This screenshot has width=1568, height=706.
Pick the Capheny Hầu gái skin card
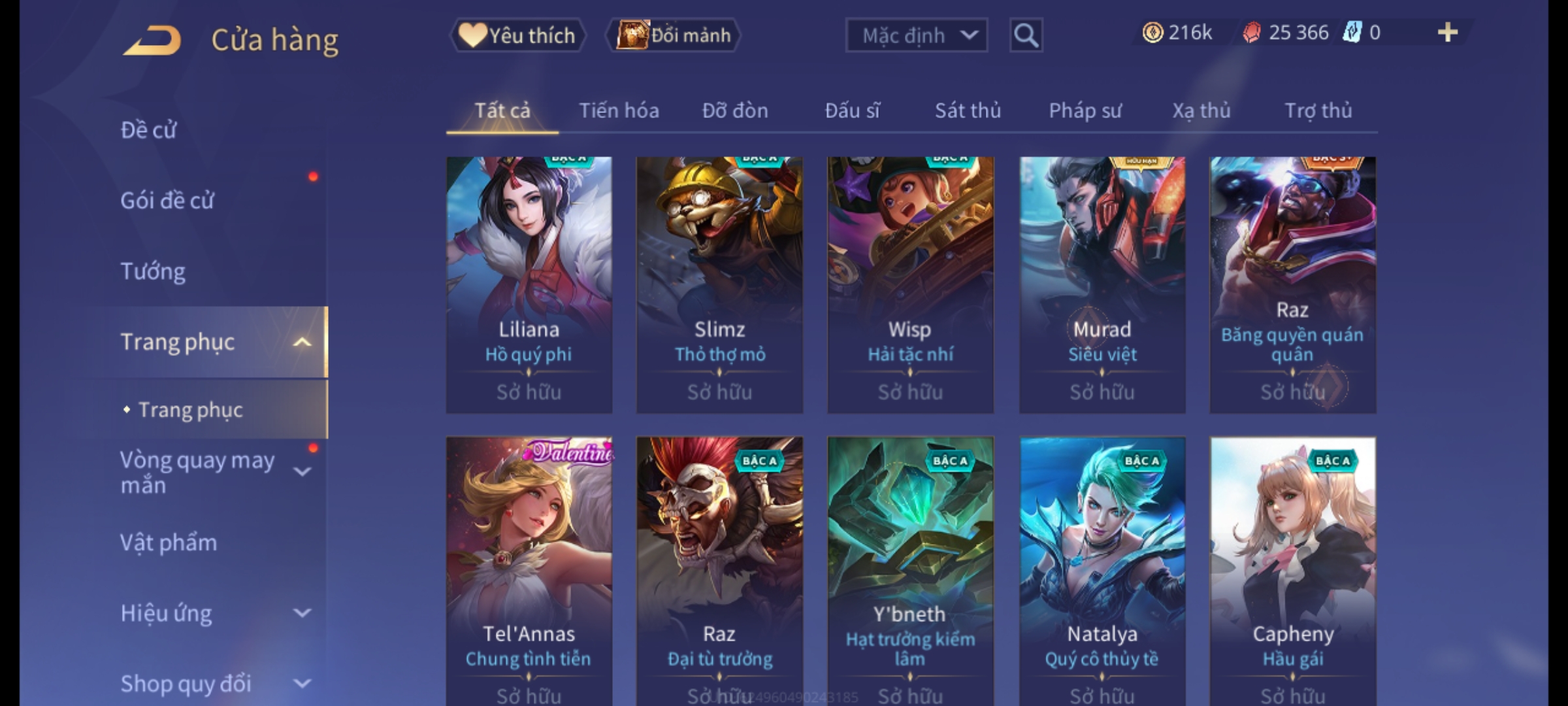[x=1292, y=569]
